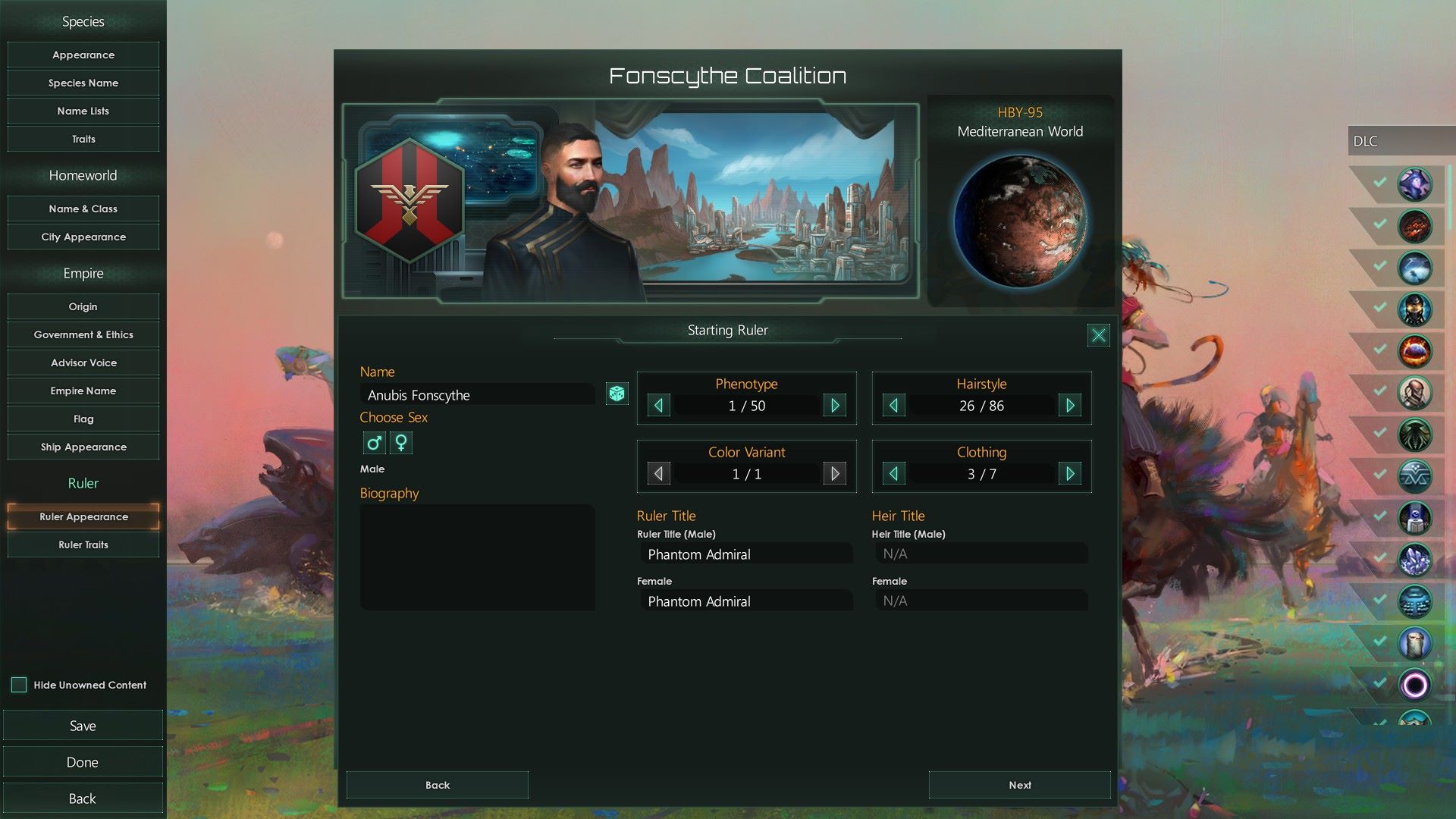Select the male sex symbol
Image resolution: width=1456 pixels, height=819 pixels.
click(373, 442)
